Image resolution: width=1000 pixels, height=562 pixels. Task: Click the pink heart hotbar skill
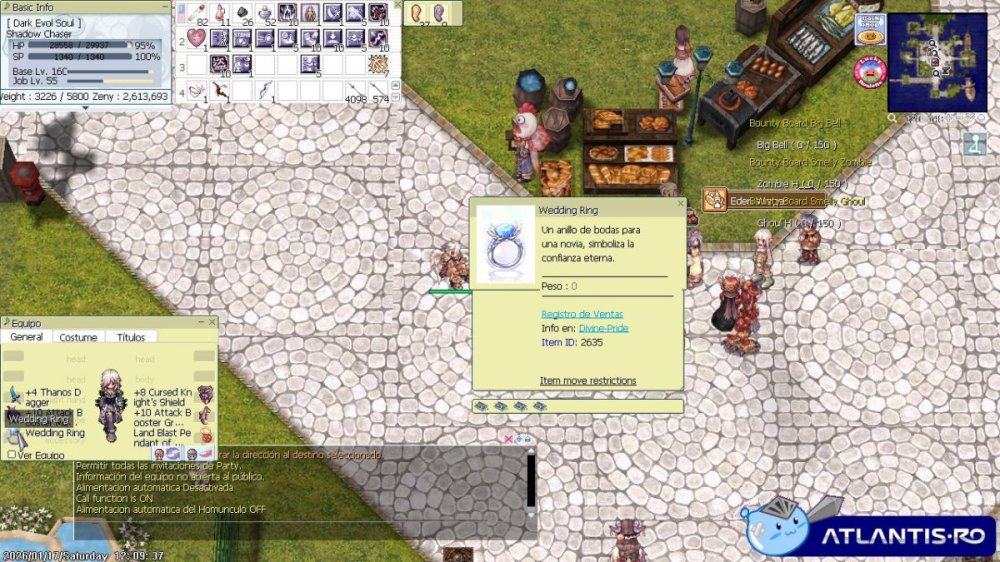pyautogui.click(x=197, y=39)
